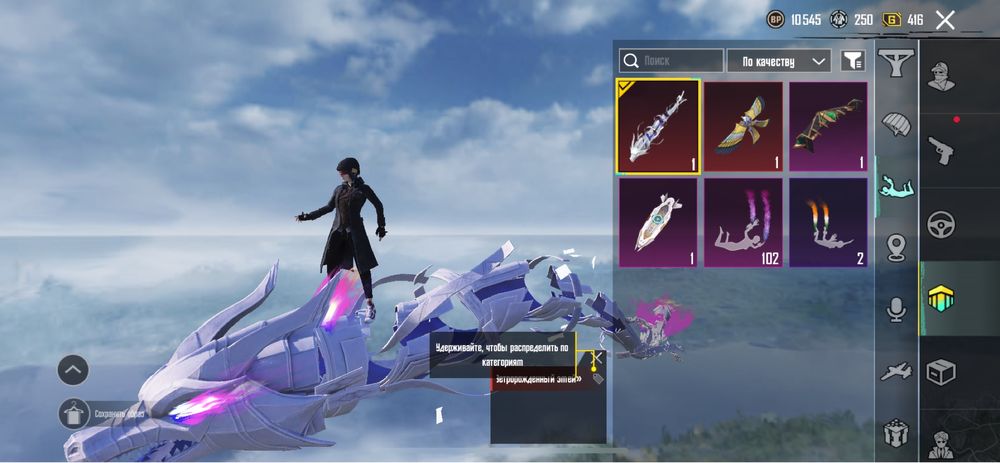Select the orange smoke trail with count 2
1000x463 pixels.
click(x=828, y=222)
